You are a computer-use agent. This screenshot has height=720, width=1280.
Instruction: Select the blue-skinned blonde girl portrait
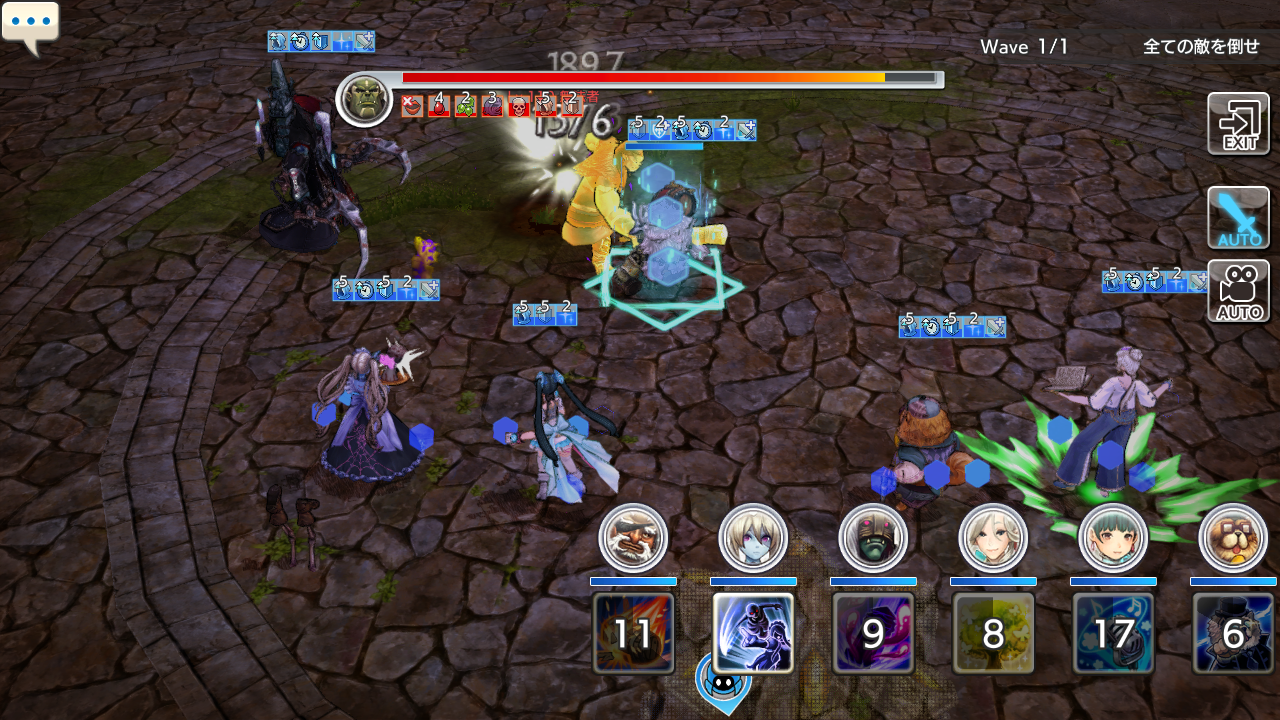pyautogui.click(x=753, y=538)
